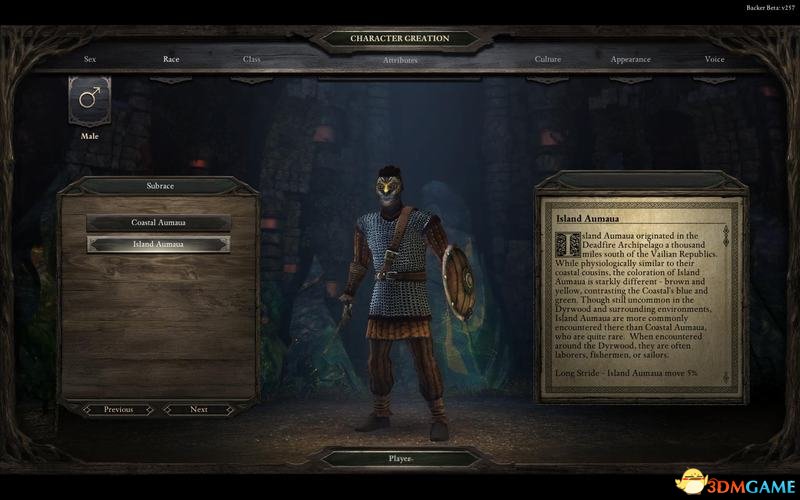Go back with the Previous button
800x500 pixels.
tap(118, 409)
